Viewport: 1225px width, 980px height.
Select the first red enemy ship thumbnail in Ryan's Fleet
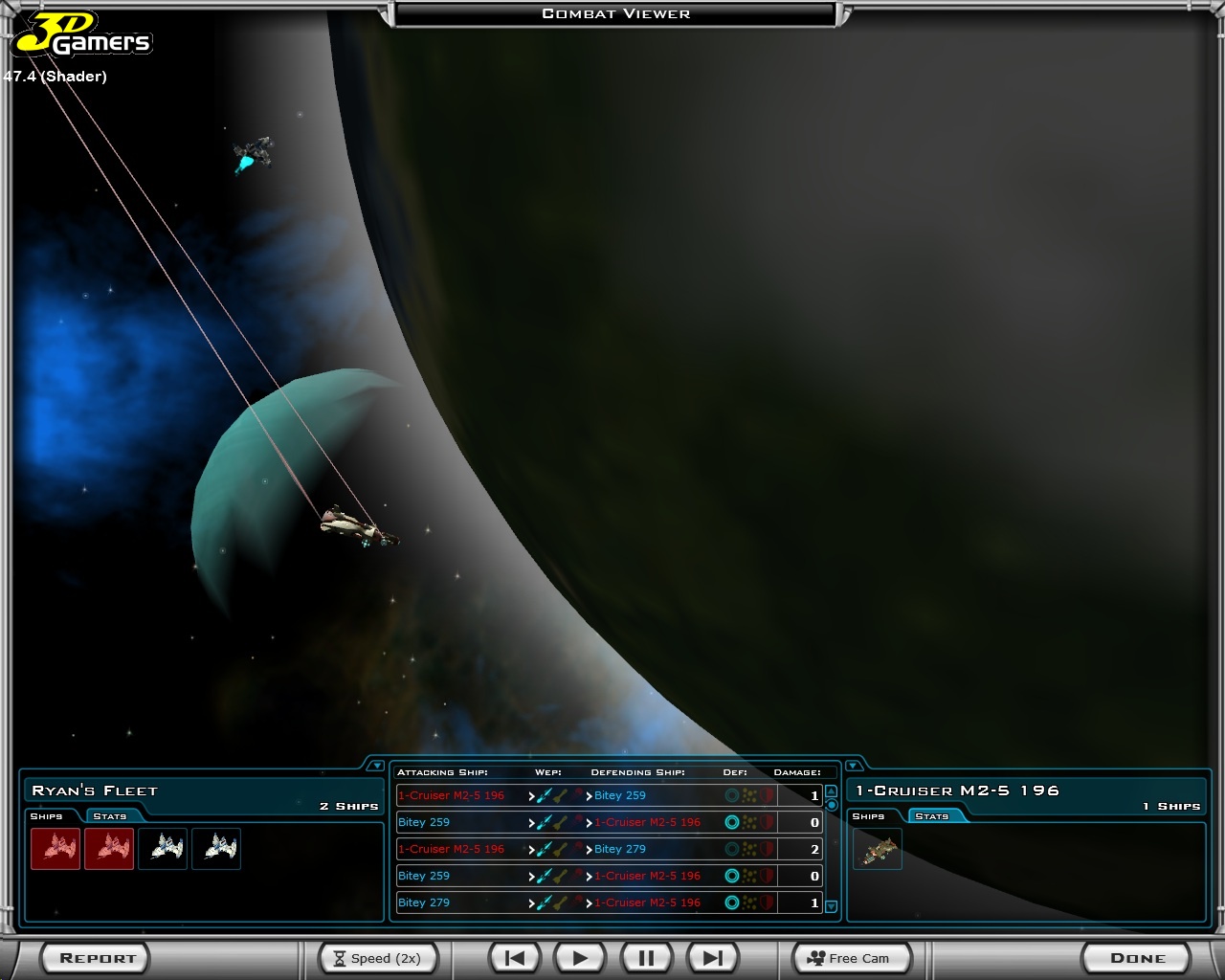(56, 849)
